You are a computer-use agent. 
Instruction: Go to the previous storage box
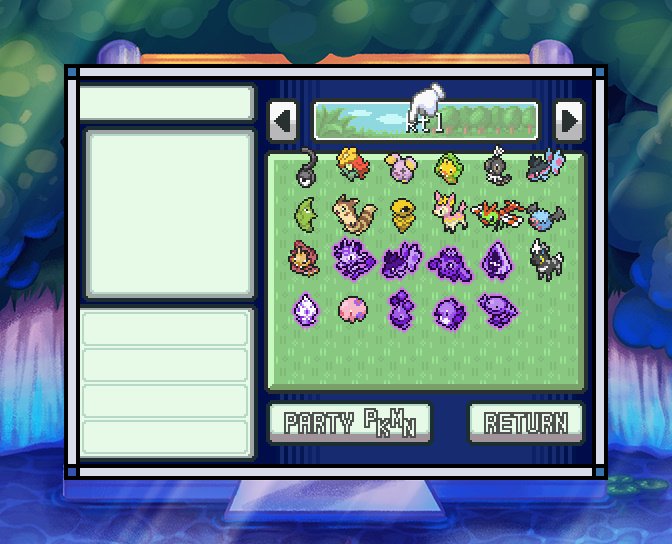(x=283, y=121)
